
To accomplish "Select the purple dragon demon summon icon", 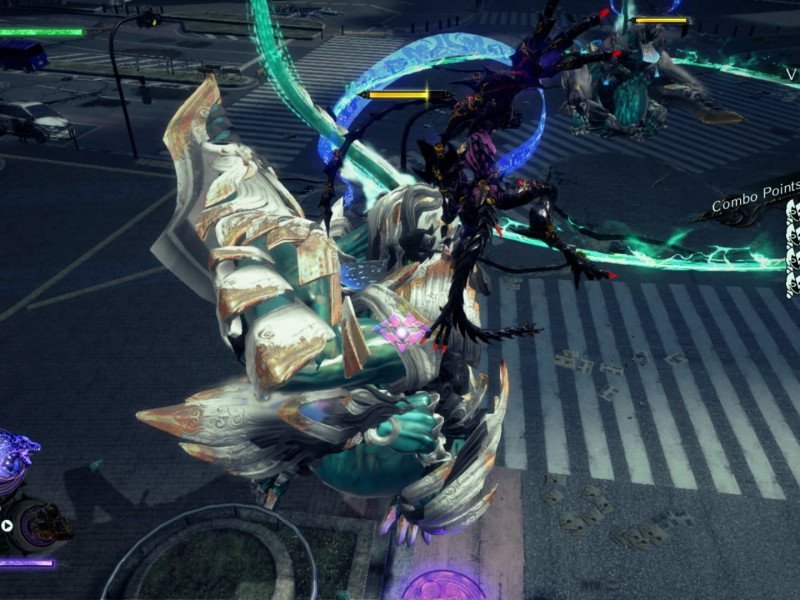I will tap(14, 462).
